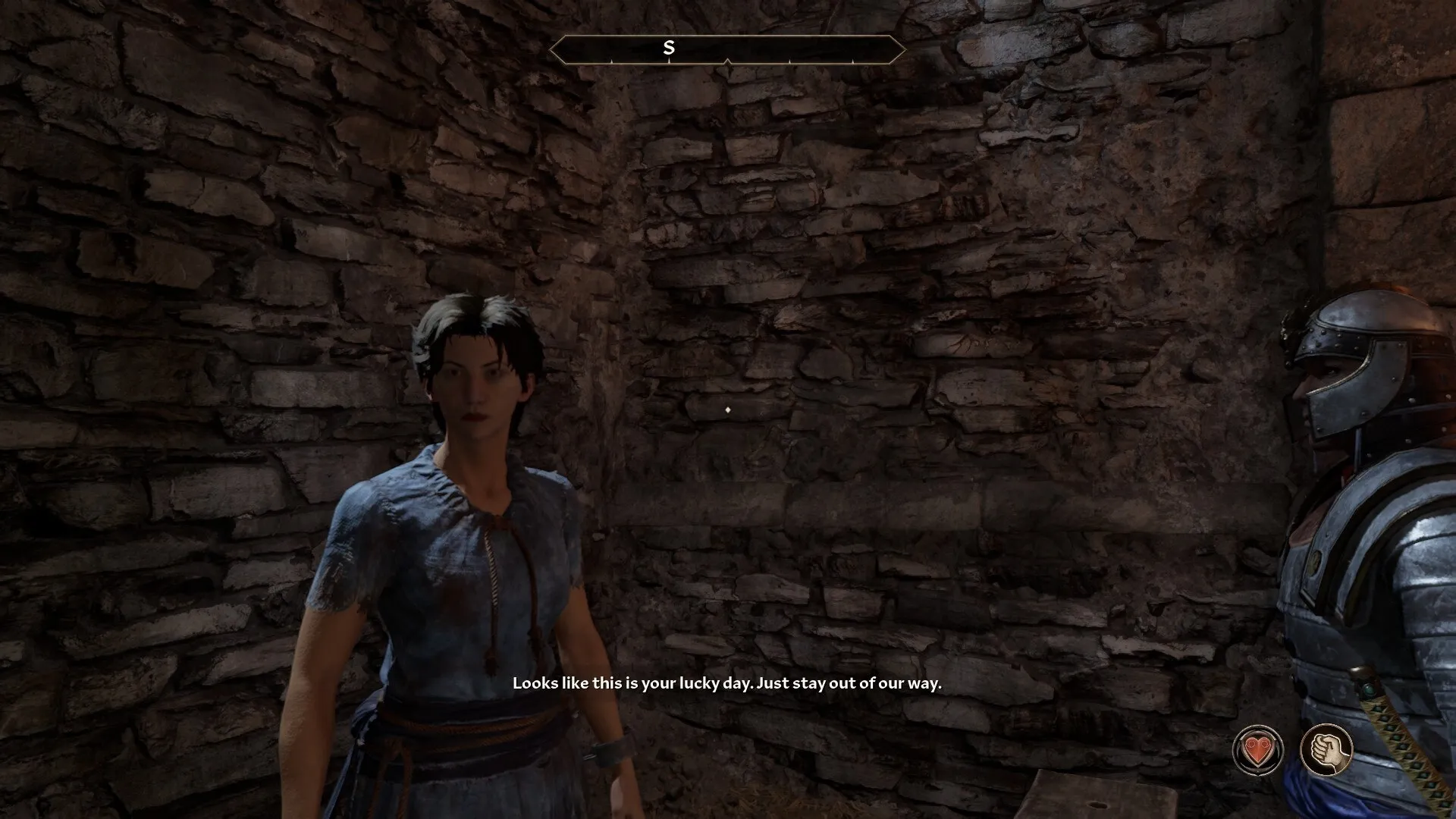1456x819 pixels.
Task: Click the compass bar showing S
Action: (727, 49)
